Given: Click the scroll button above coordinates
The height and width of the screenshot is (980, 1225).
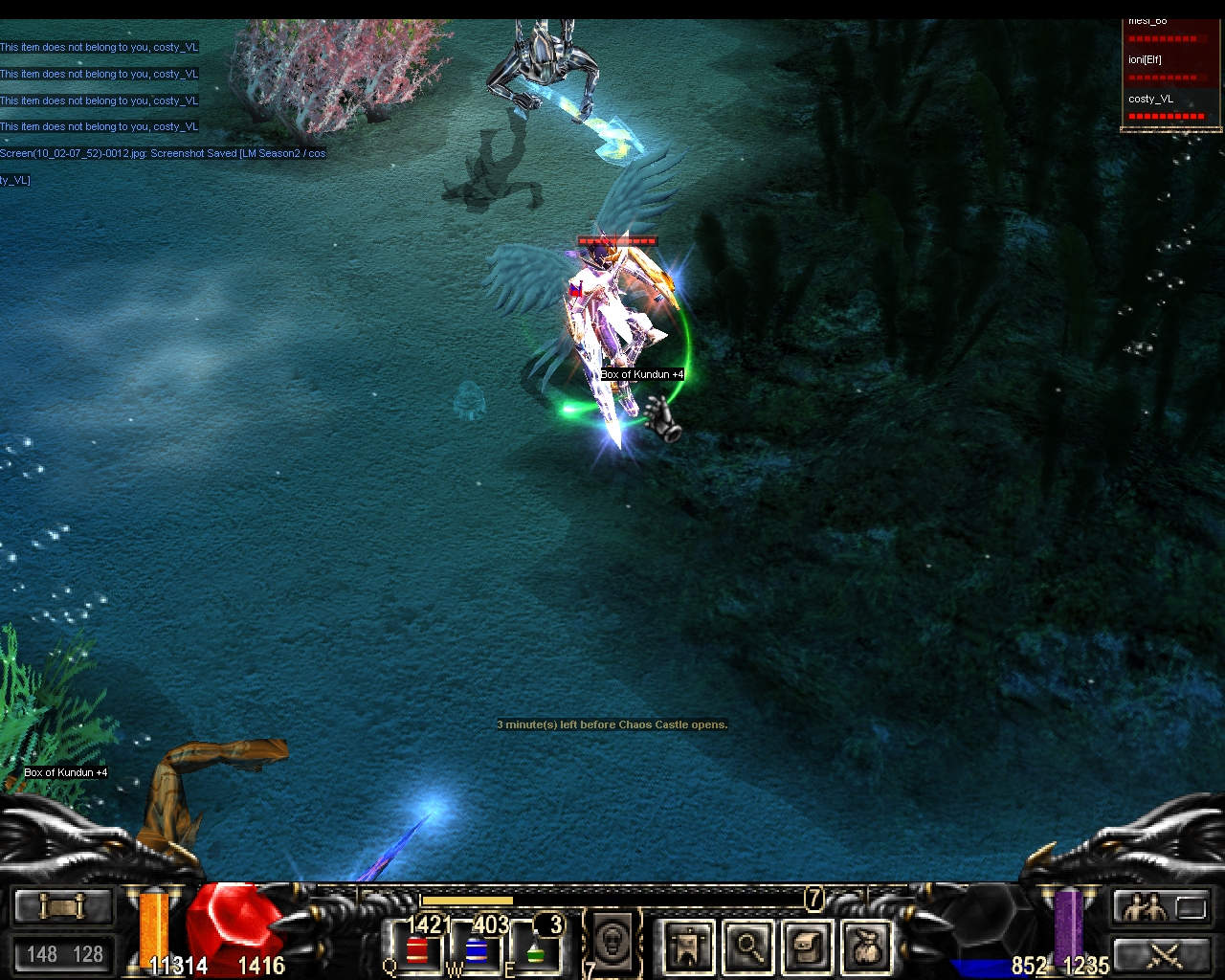Looking at the screenshot, I should pyautogui.click(x=62, y=905).
